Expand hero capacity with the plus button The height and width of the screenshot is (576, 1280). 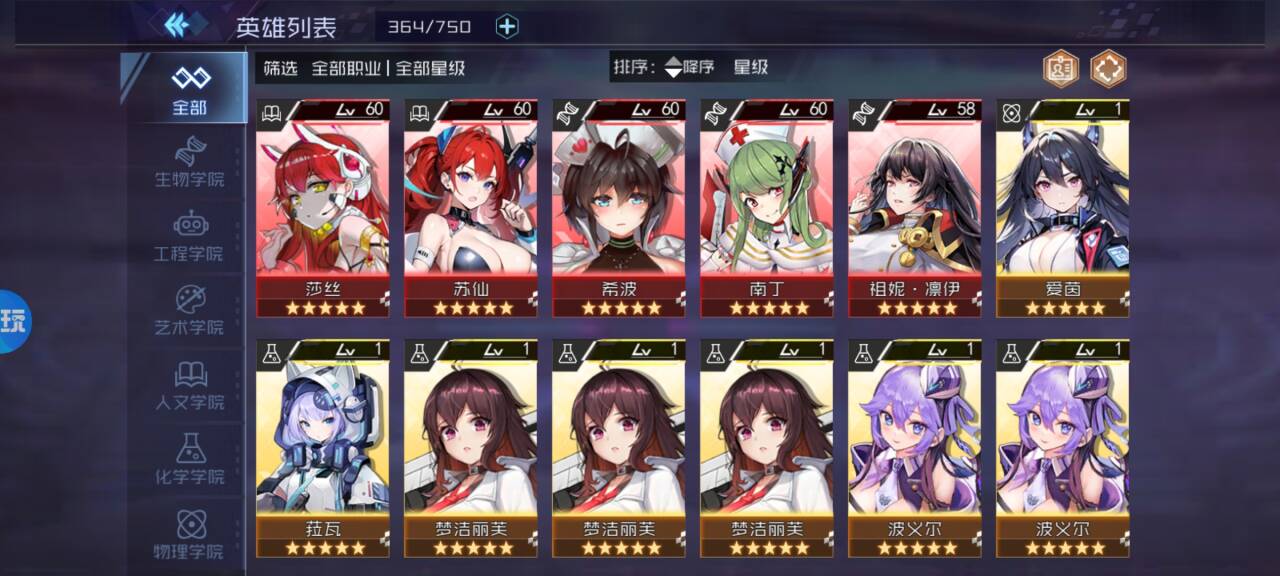click(508, 26)
